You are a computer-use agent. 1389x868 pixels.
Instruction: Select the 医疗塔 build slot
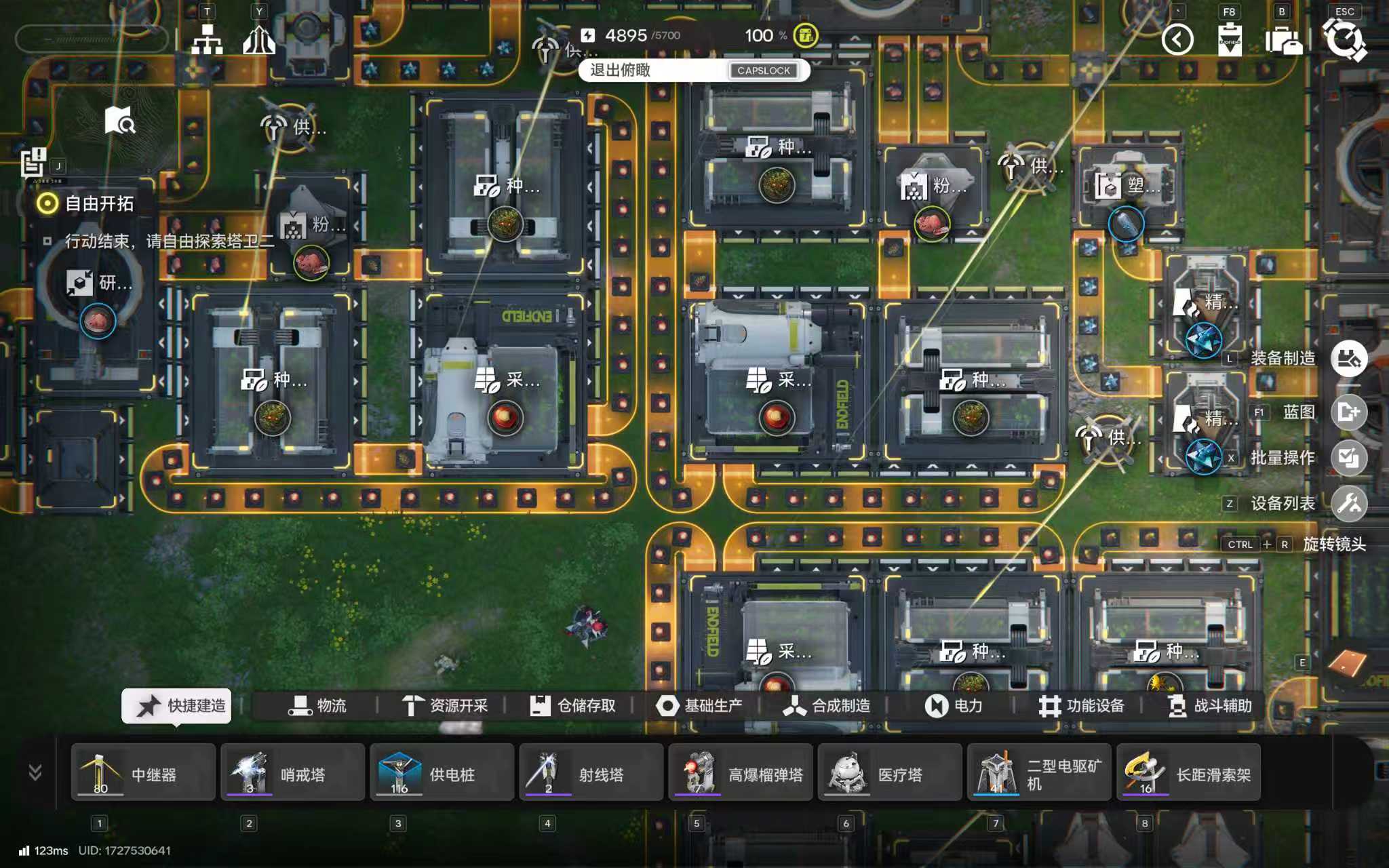click(x=889, y=772)
